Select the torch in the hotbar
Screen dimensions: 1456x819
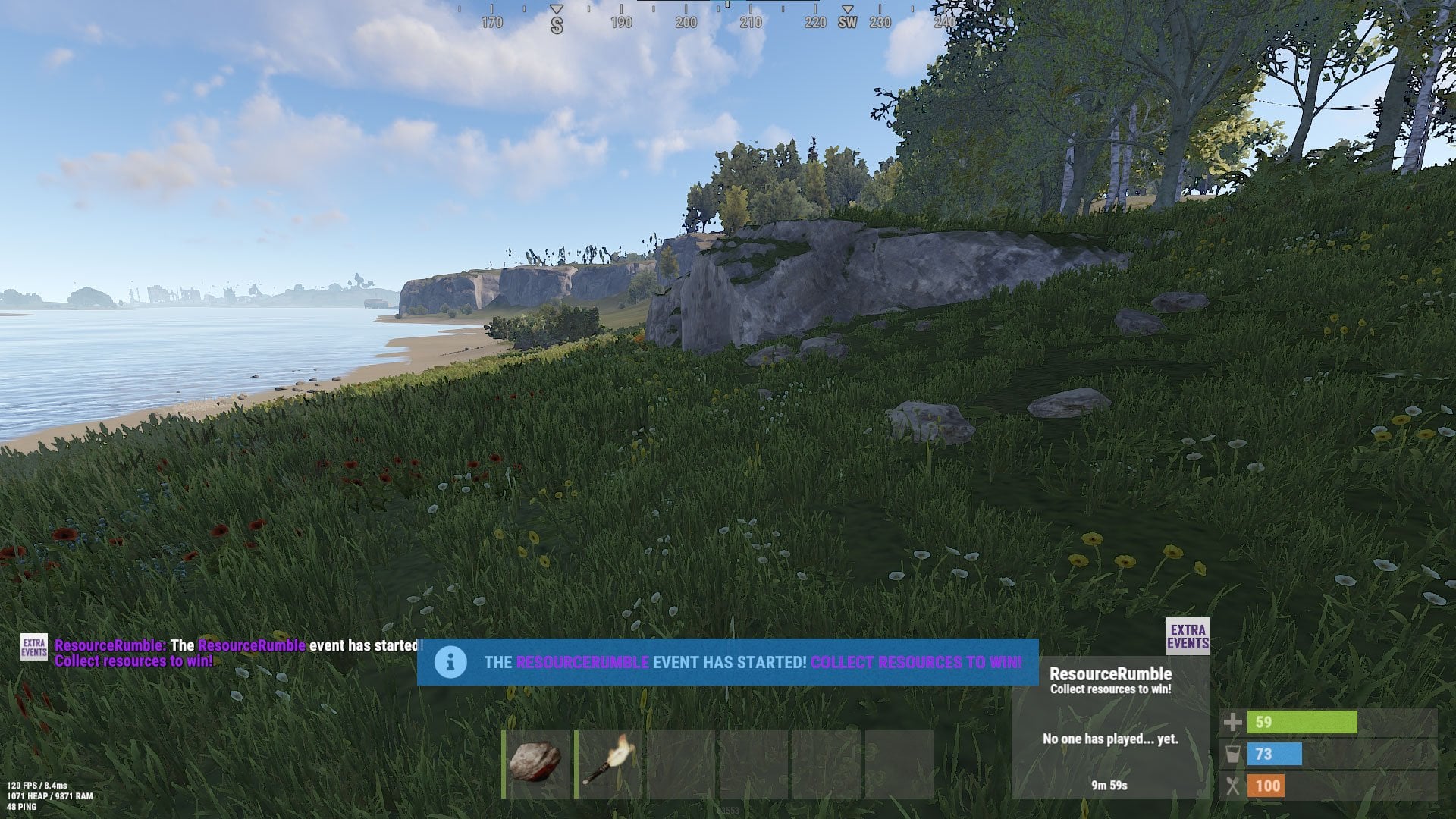607,764
